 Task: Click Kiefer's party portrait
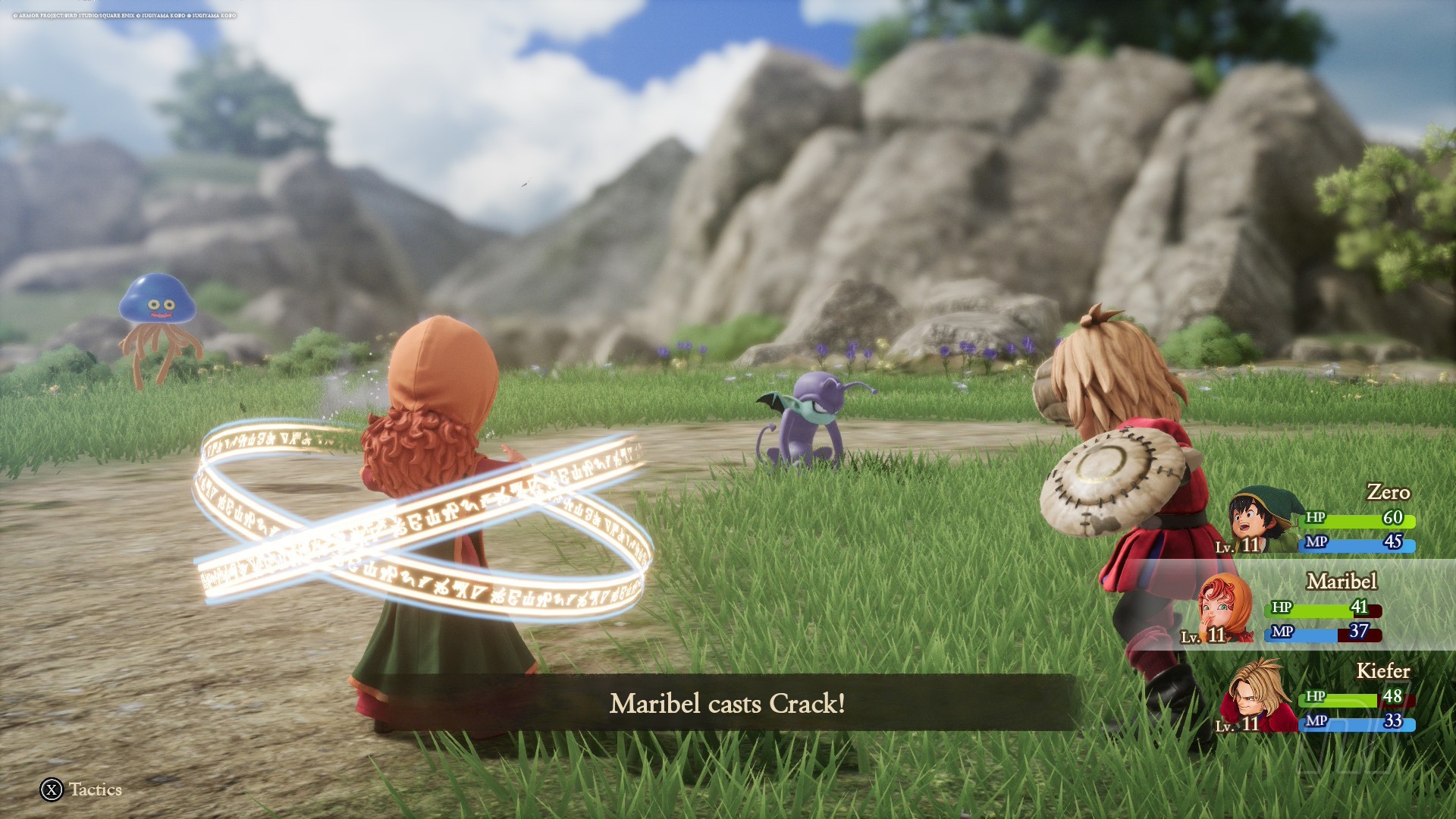pos(1257,695)
